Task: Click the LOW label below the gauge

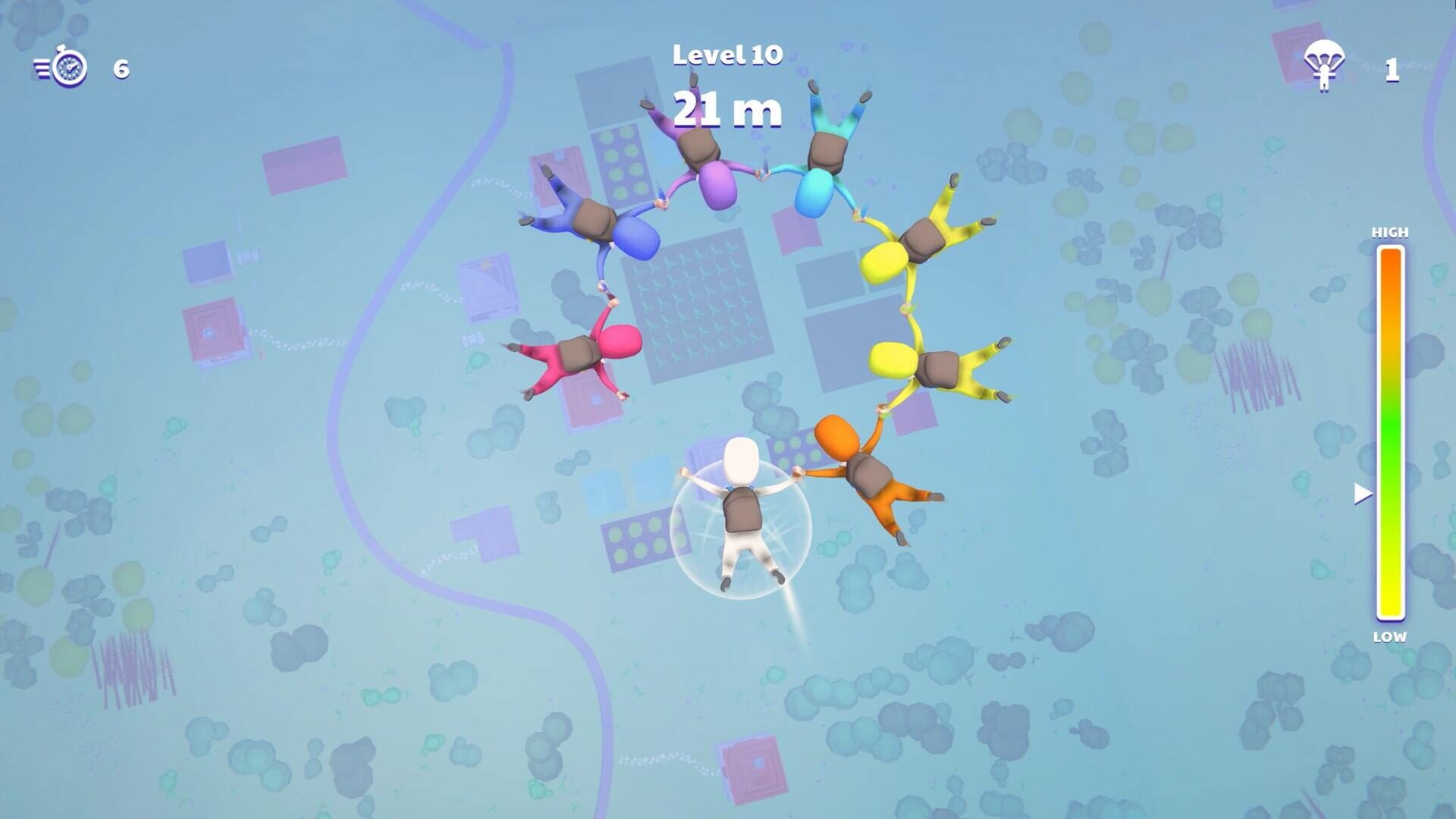Action: pos(1389,639)
